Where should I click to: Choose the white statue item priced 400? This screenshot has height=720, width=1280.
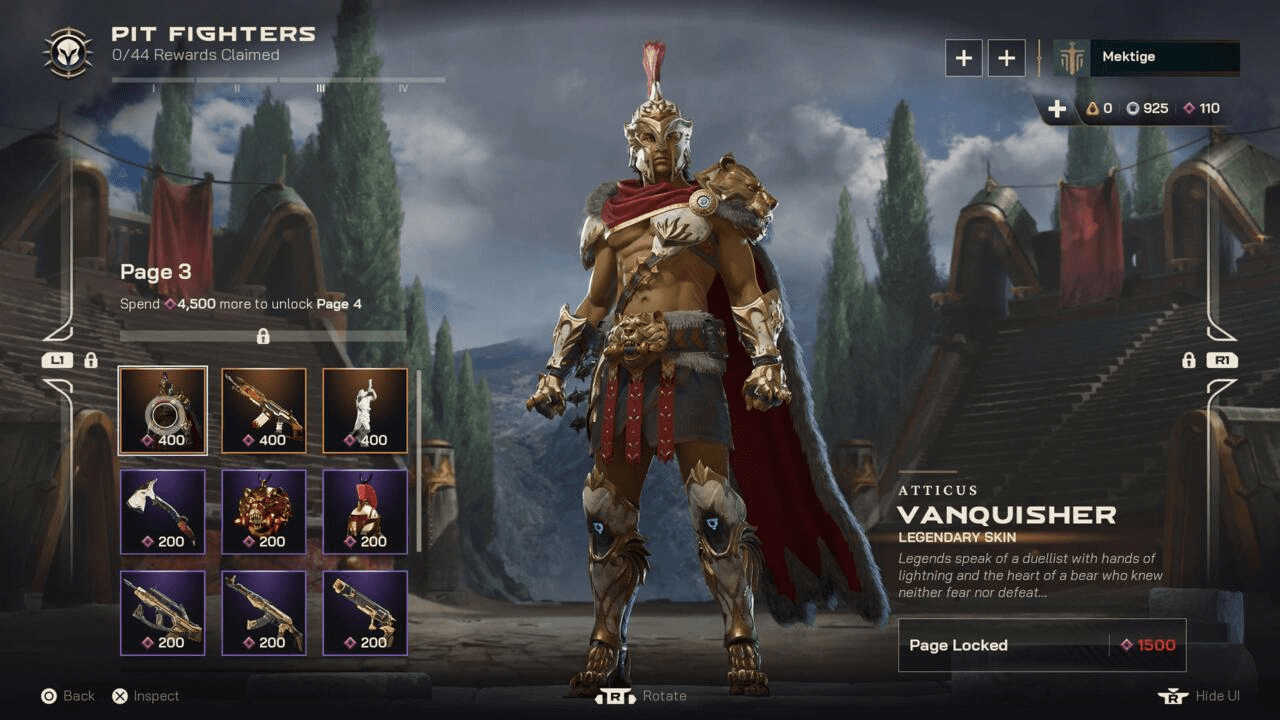pos(365,410)
